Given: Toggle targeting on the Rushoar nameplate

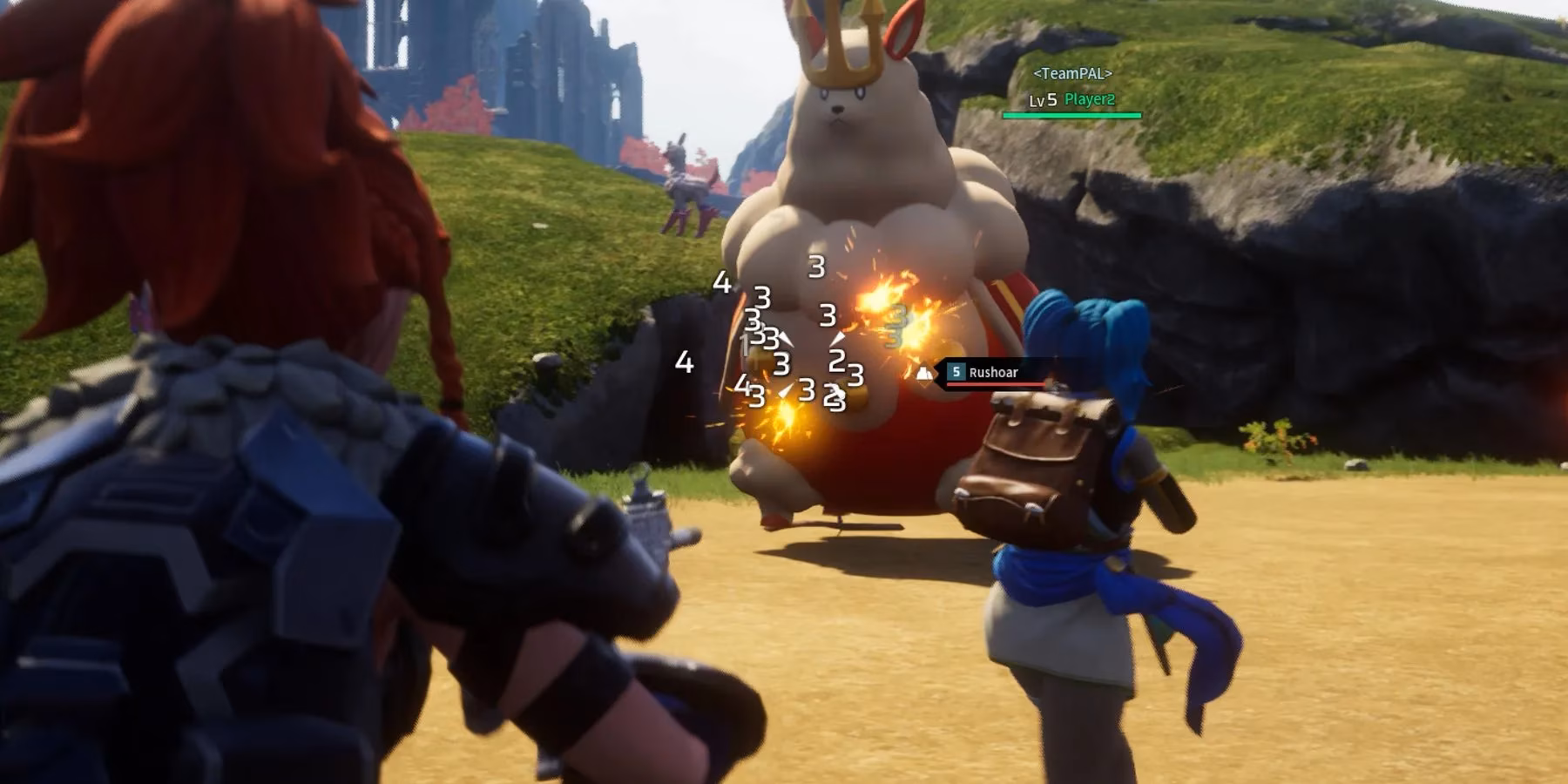Looking at the screenshot, I should pos(990,372).
